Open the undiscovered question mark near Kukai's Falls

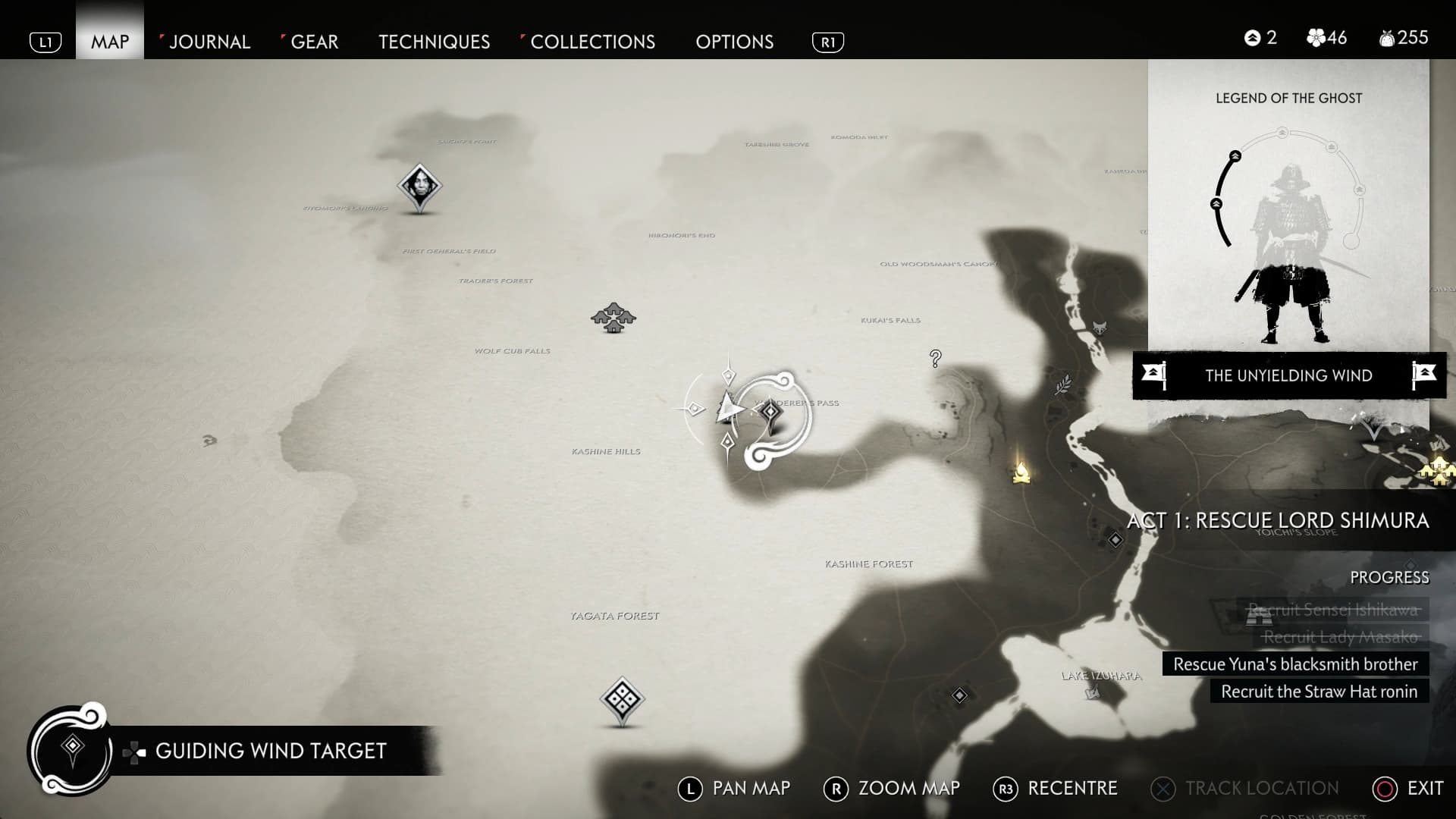coord(935,357)
